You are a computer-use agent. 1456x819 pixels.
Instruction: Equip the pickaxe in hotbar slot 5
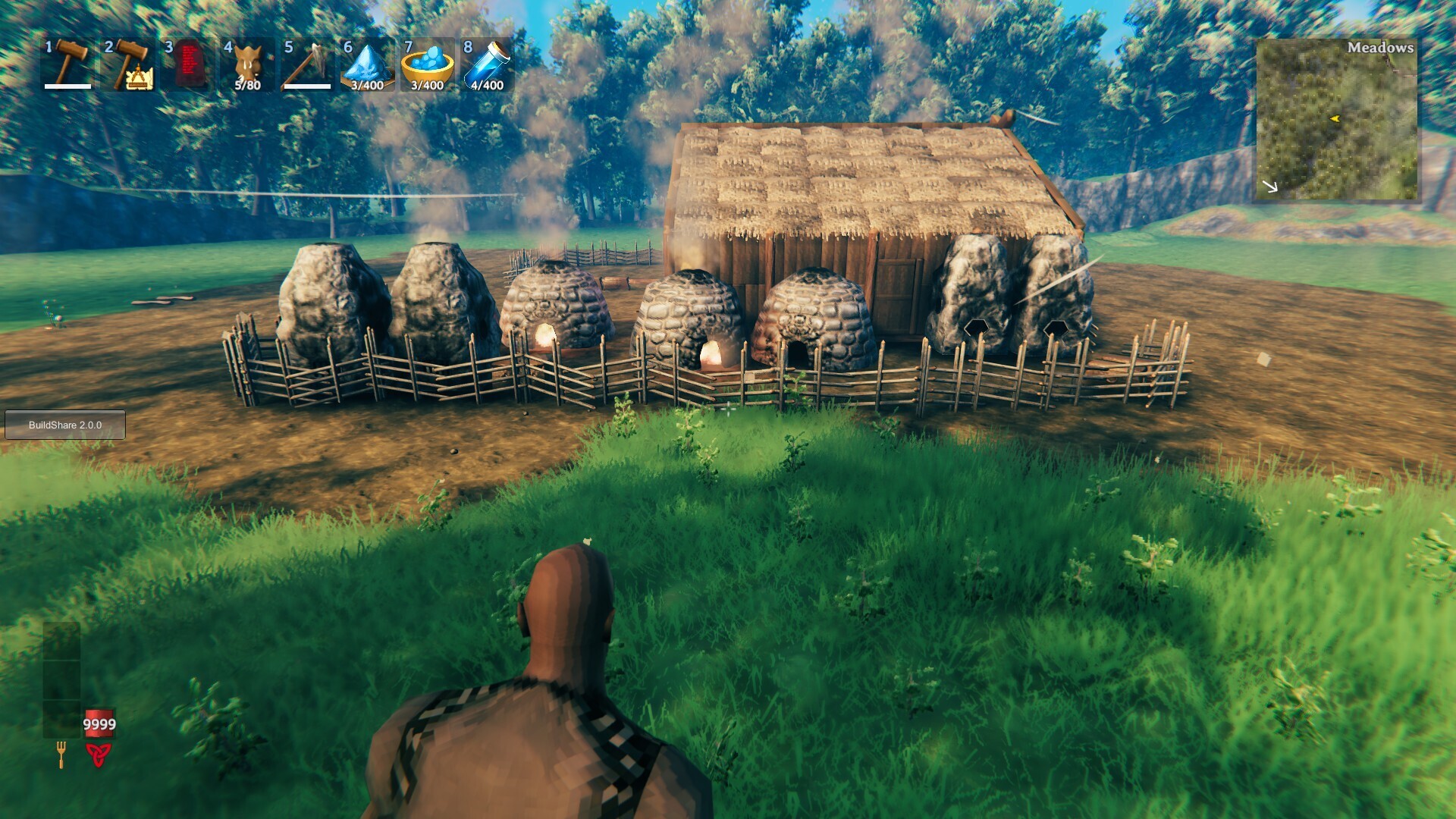pos(308,64)
